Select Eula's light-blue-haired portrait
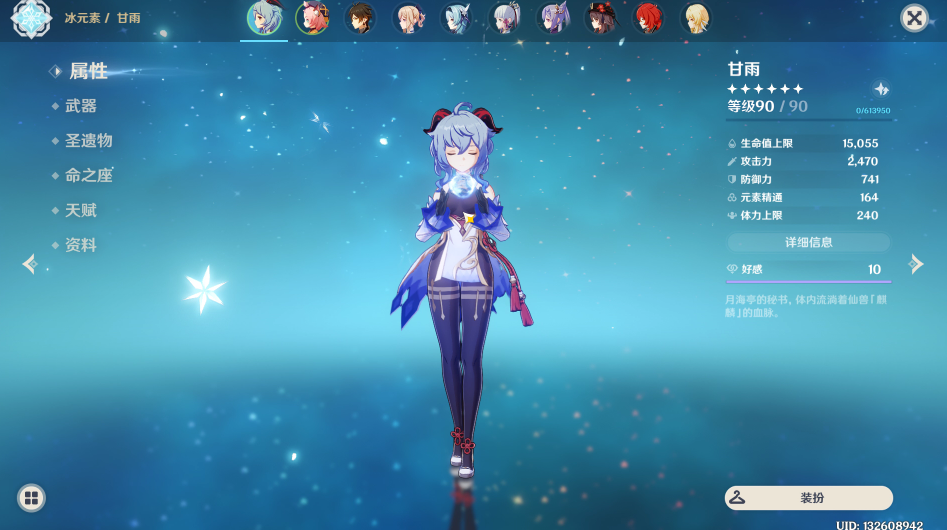Screen dimensions: 947x530 pyautogui.click(x=457, y=18)
